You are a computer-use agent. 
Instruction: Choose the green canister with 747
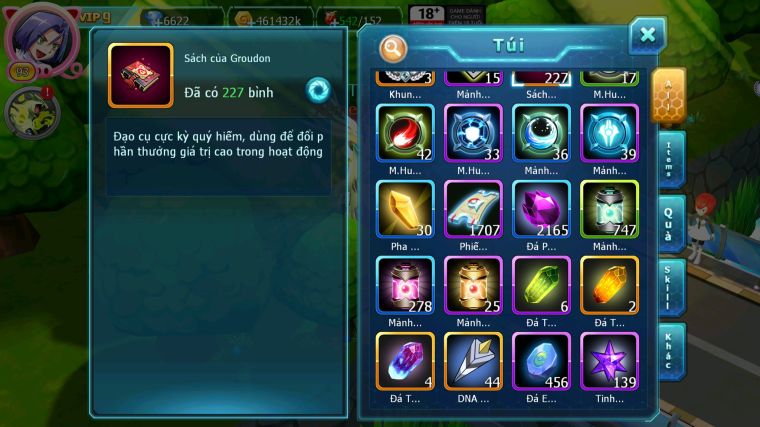click(x=609, y=209)
